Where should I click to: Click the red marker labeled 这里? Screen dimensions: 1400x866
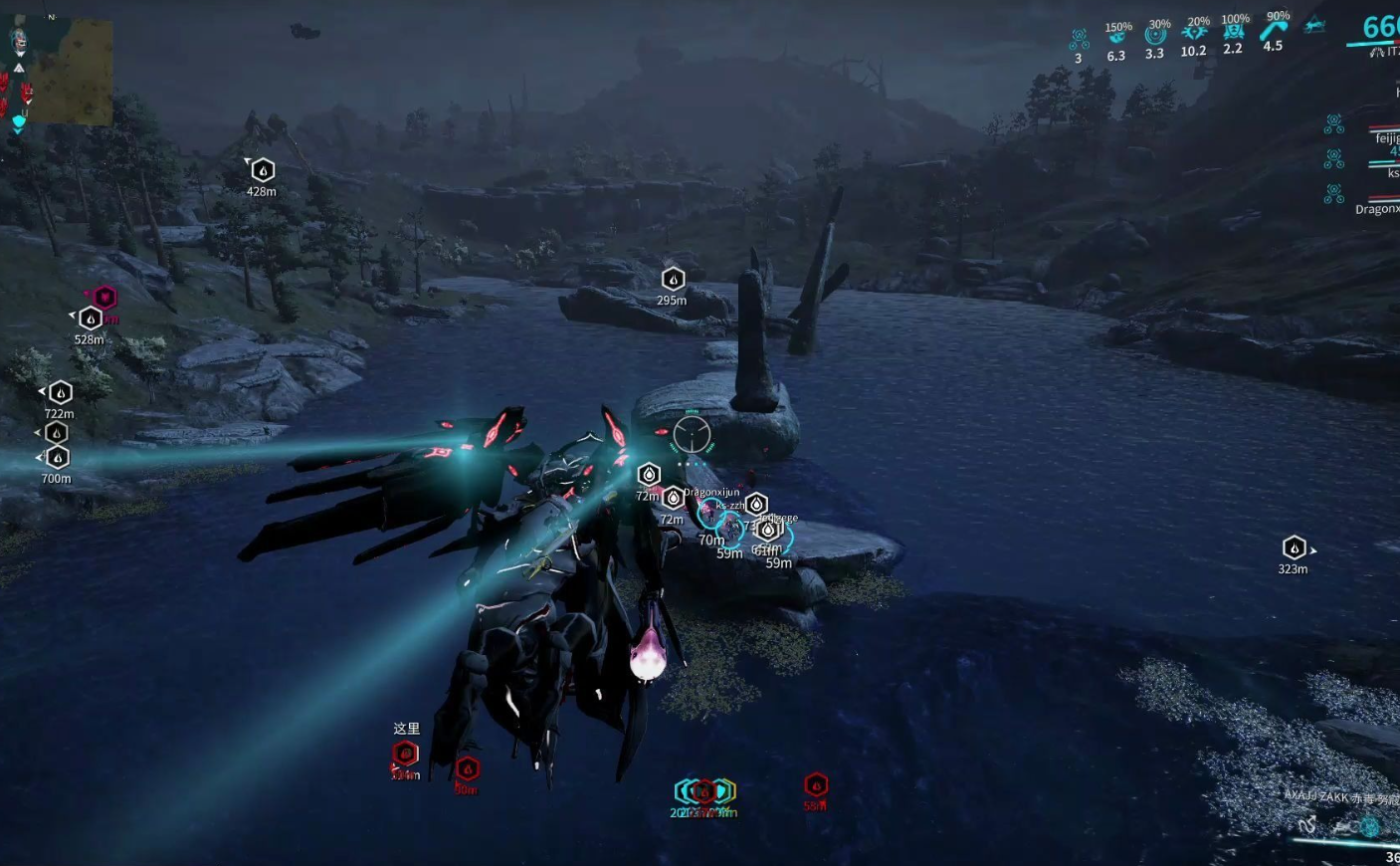[x=405, y=754]
